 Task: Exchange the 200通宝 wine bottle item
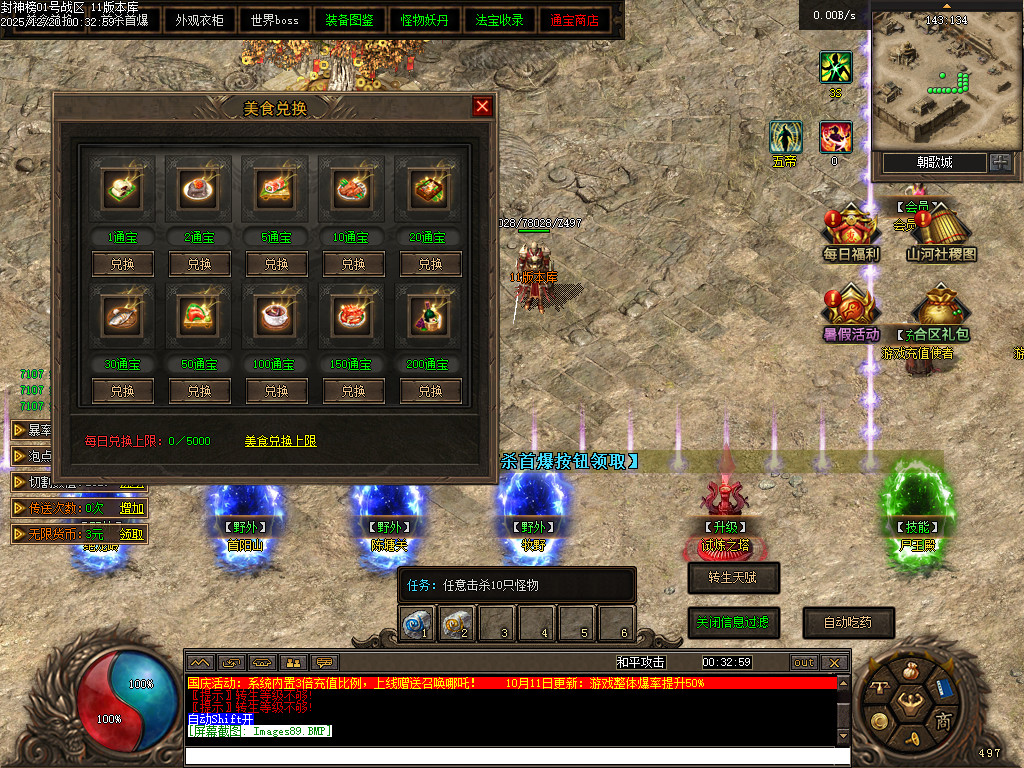(430, 391)
